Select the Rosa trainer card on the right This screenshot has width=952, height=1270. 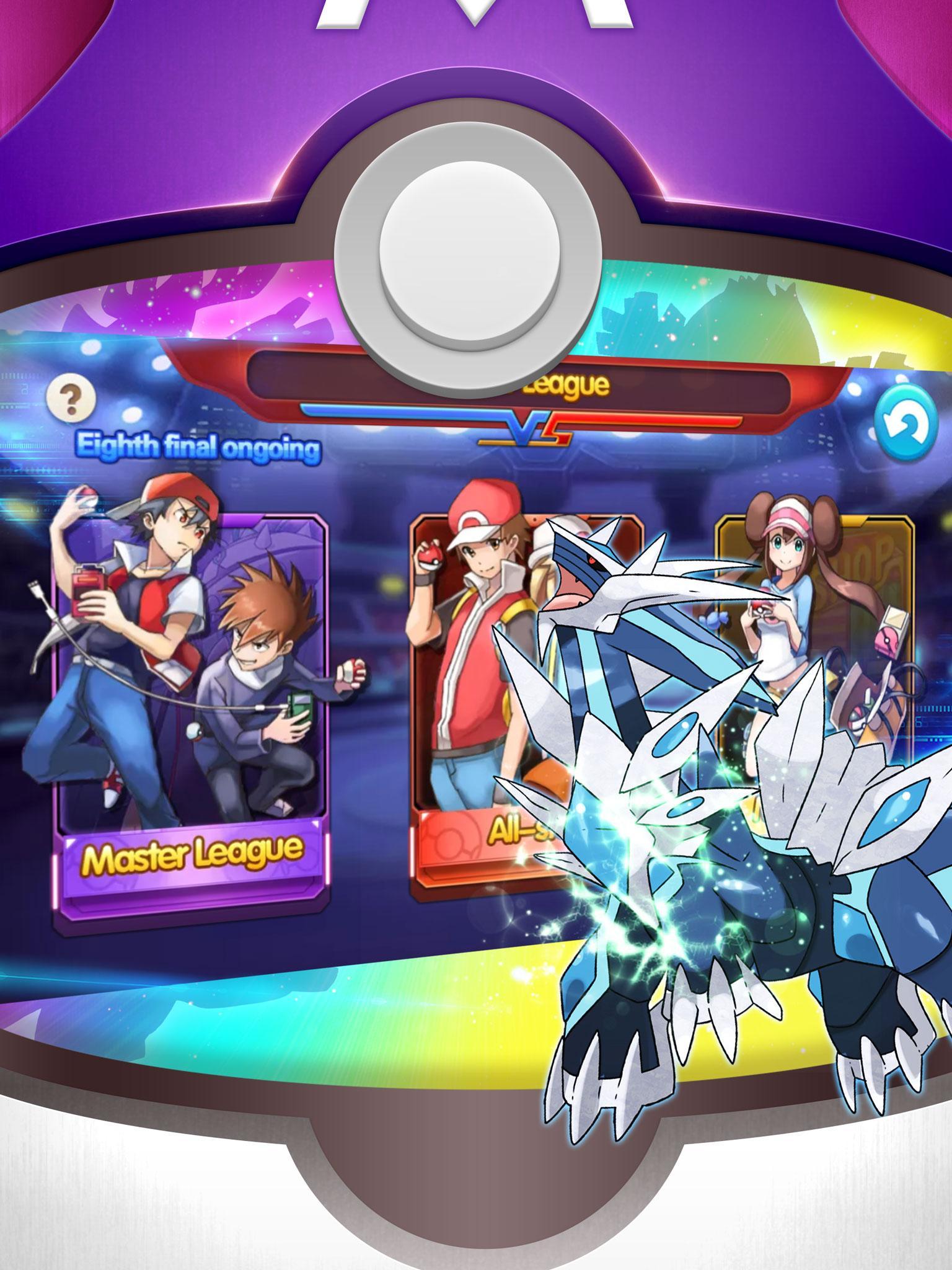click(806, 651)
